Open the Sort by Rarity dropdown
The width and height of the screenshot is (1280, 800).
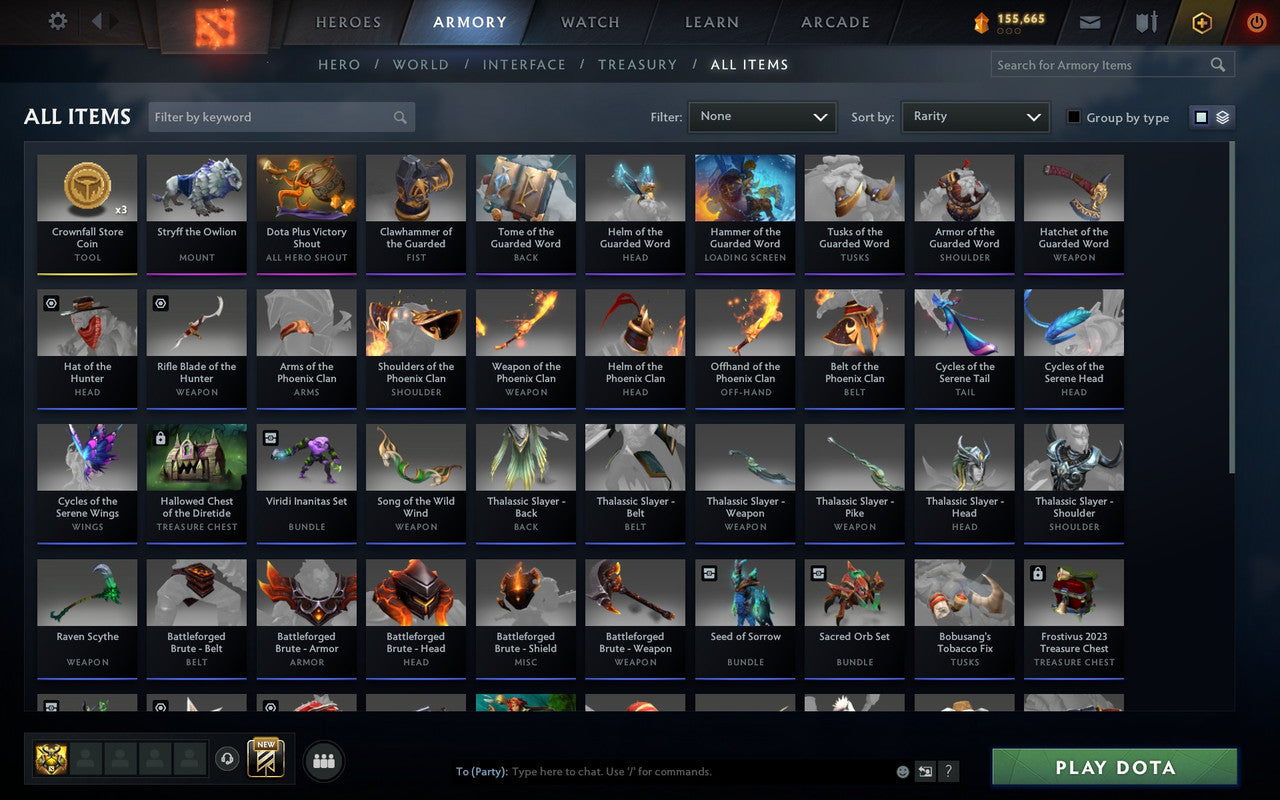click(x=975, y=116)
